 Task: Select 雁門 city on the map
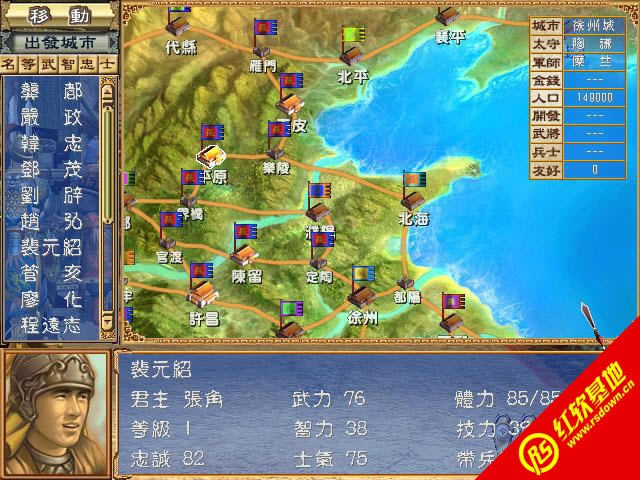[x=263, y=46]
